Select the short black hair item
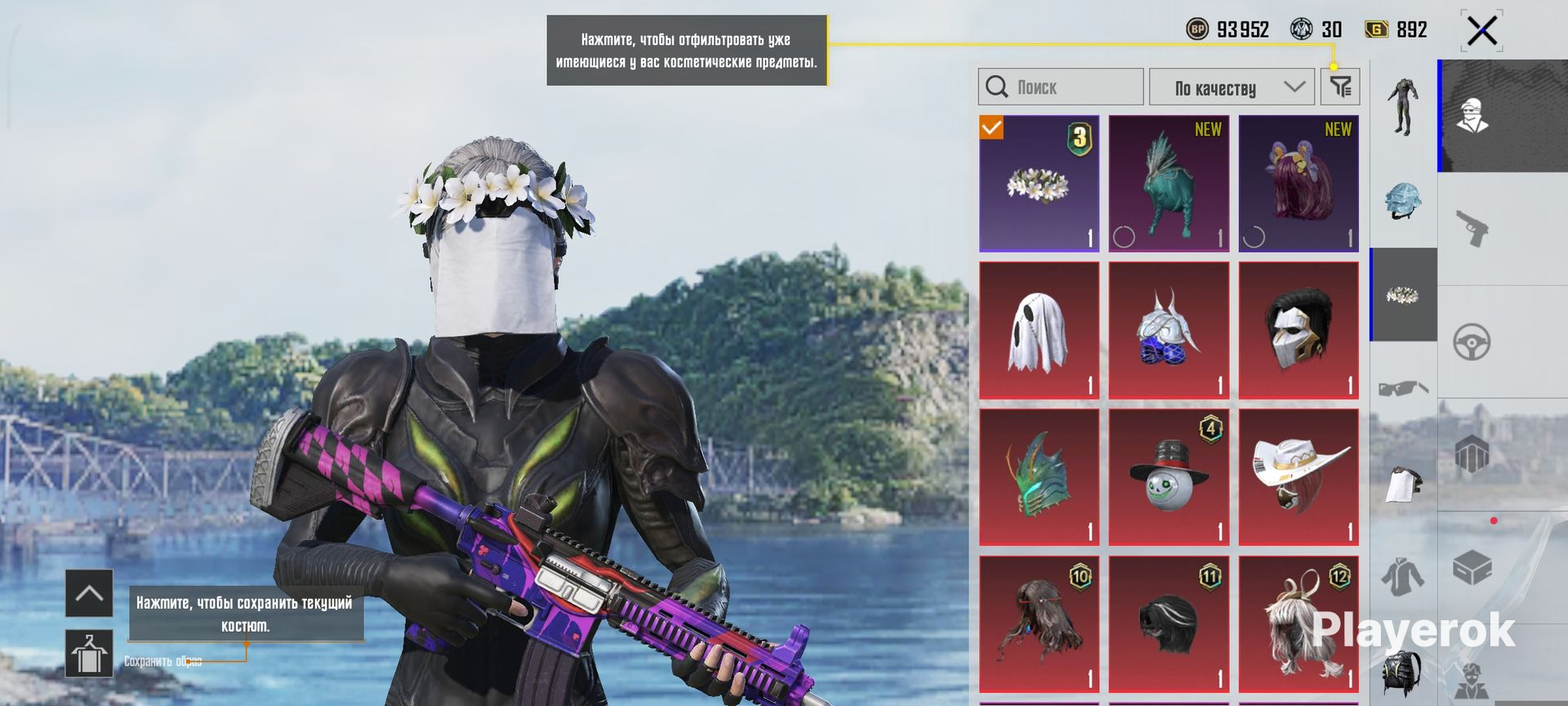The width and height of the screenshot is (1568, 706). (x=1169, y=625)
